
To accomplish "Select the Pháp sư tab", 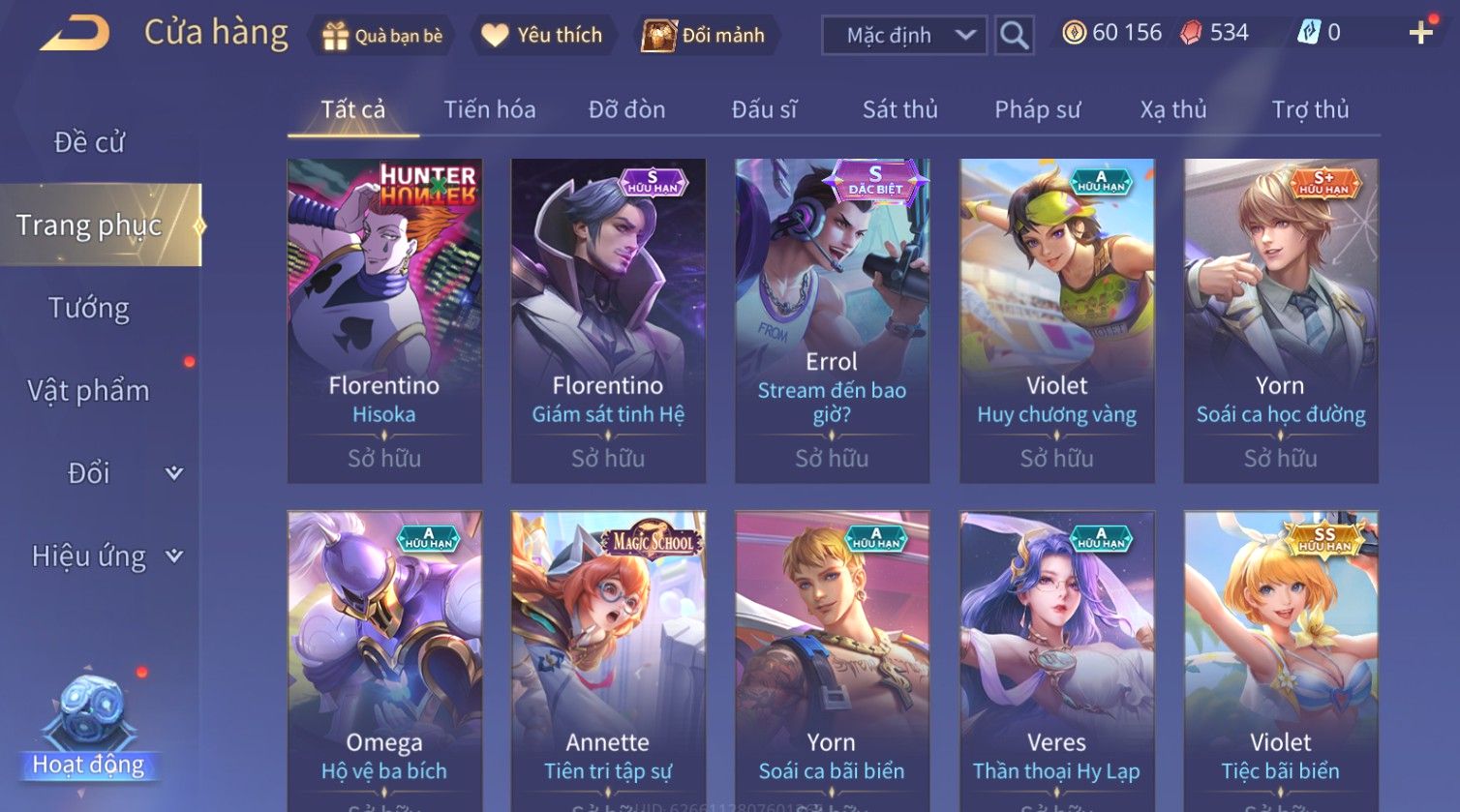I will point(1037,110).
